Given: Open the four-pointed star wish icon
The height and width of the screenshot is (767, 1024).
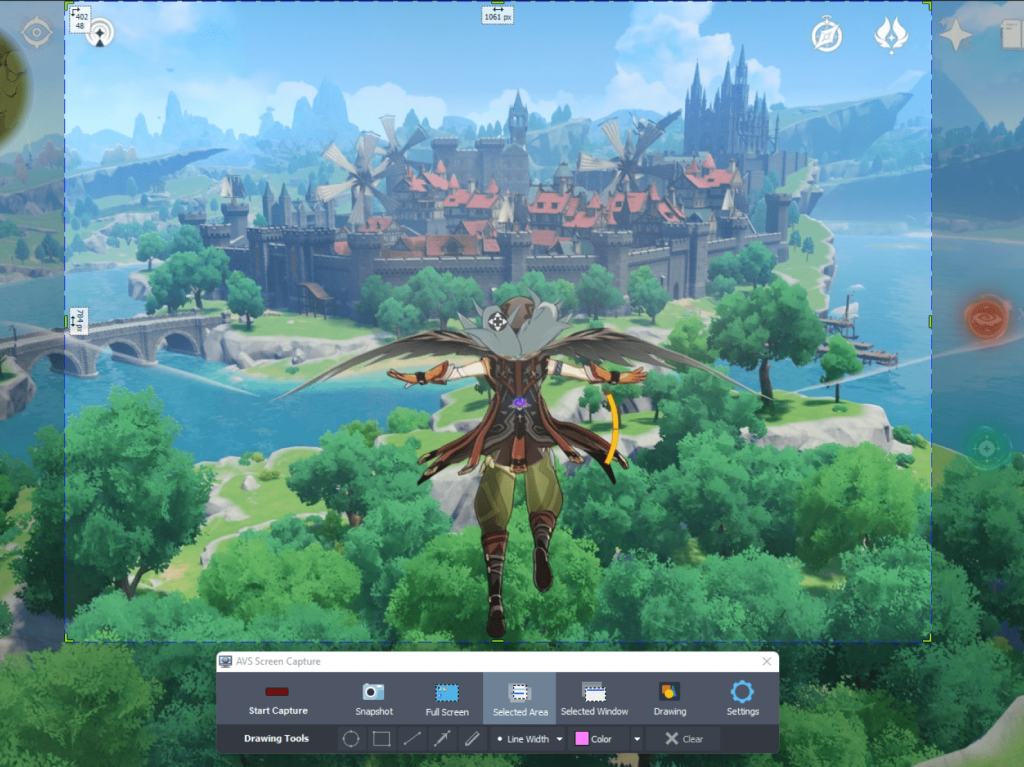Looking at the screenshot, I should [955, 35].
